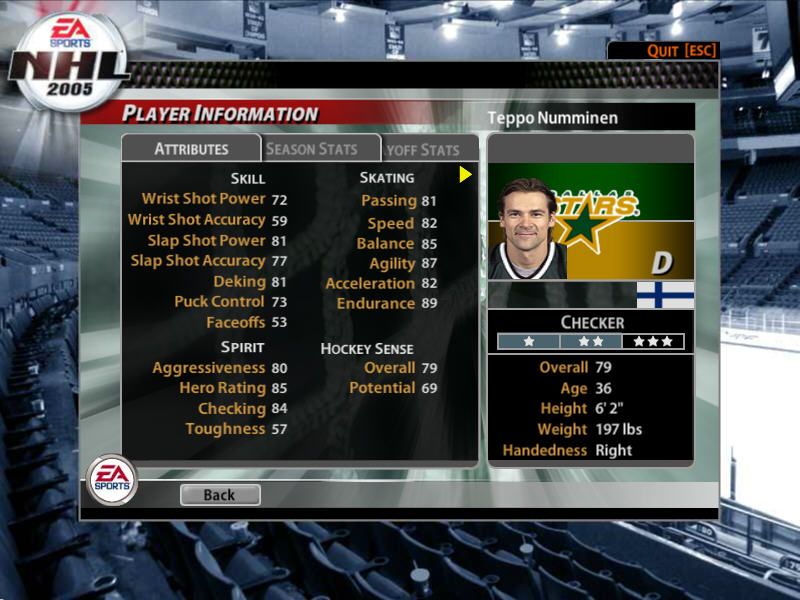
Task: Click the Back button
Action: (x=220, y=494)
